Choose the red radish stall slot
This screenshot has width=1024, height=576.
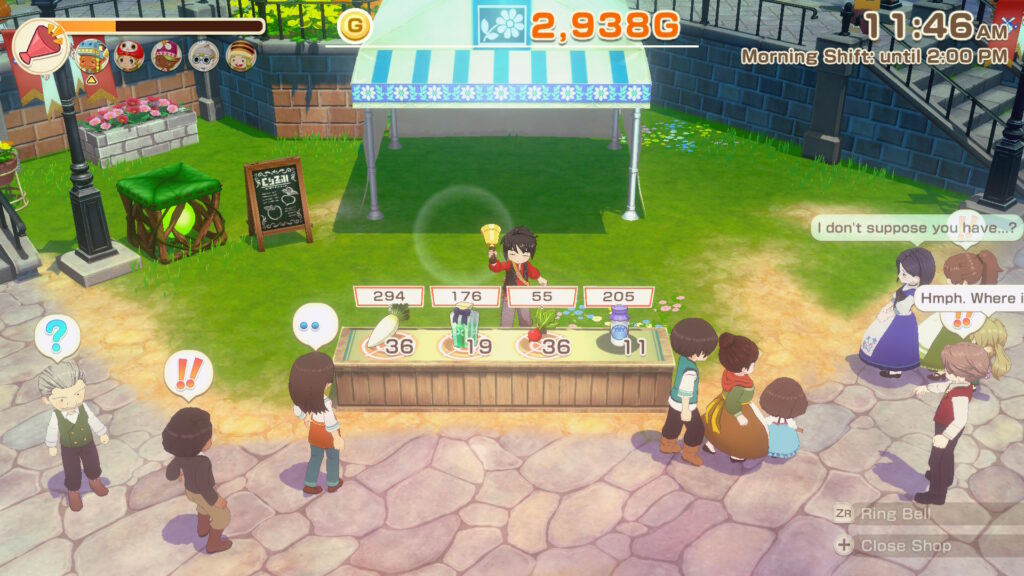click(541, 336)
